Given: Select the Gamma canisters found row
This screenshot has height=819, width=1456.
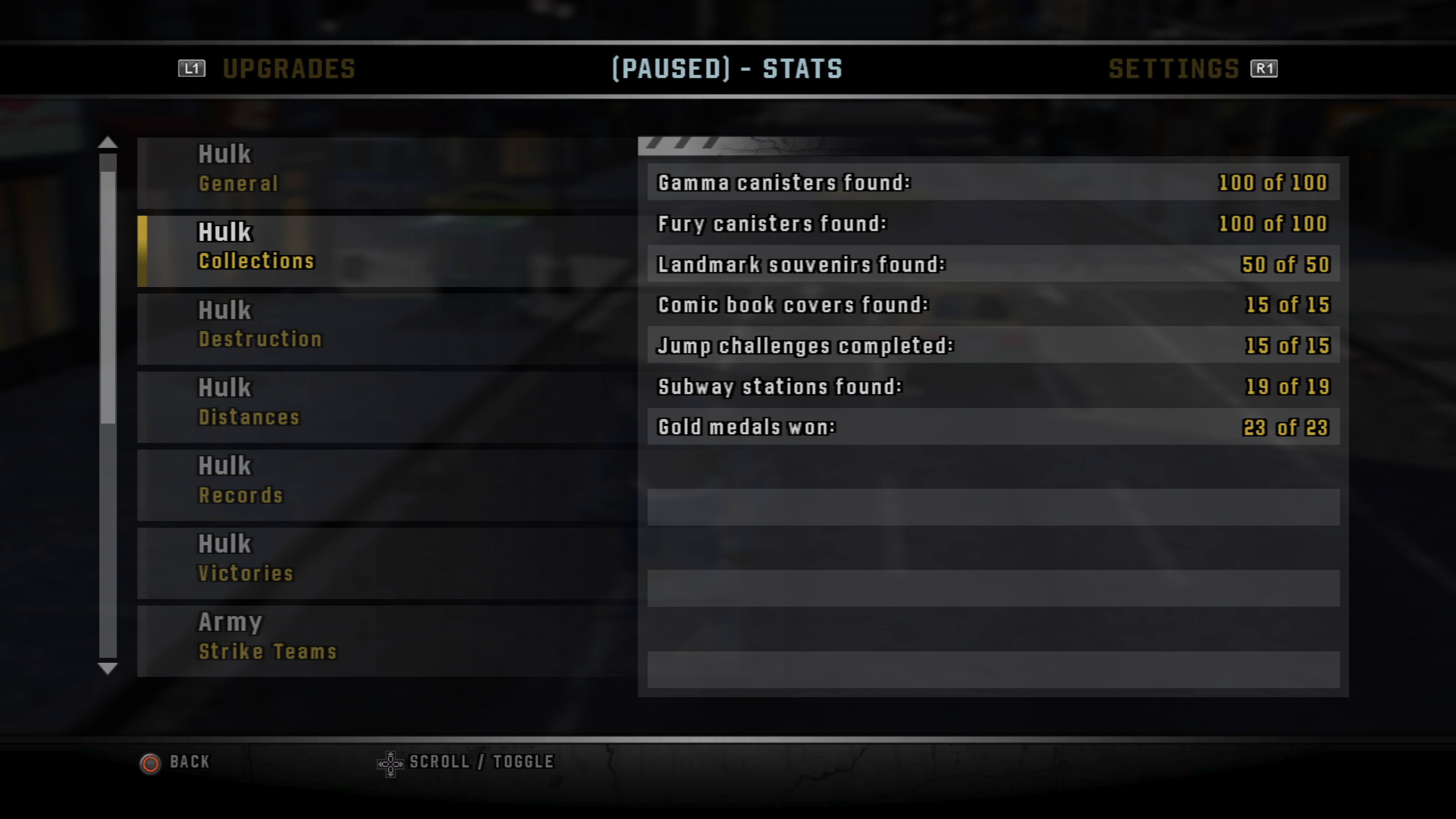Looking at the screenshot, I should (x=993, y=182).
